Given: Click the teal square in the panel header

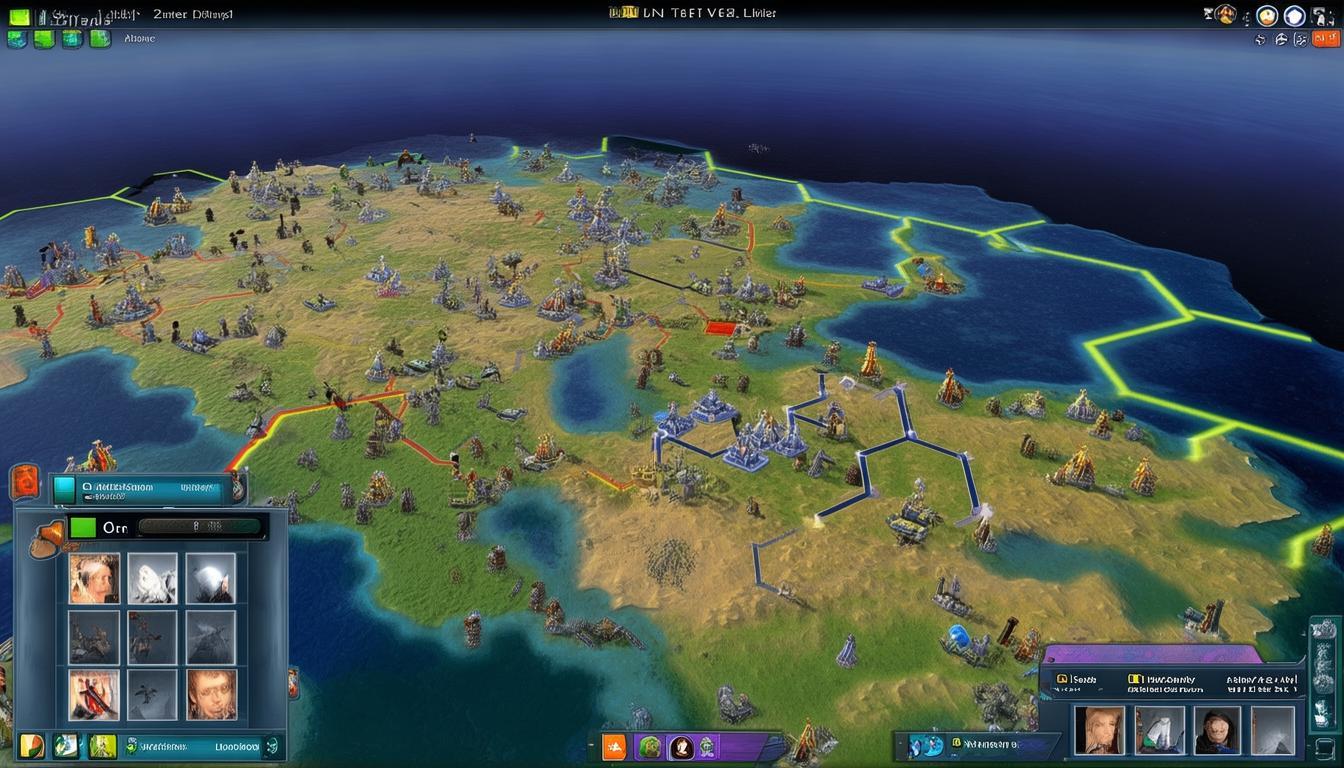Looking at the screenshot, I should (64, 489).
